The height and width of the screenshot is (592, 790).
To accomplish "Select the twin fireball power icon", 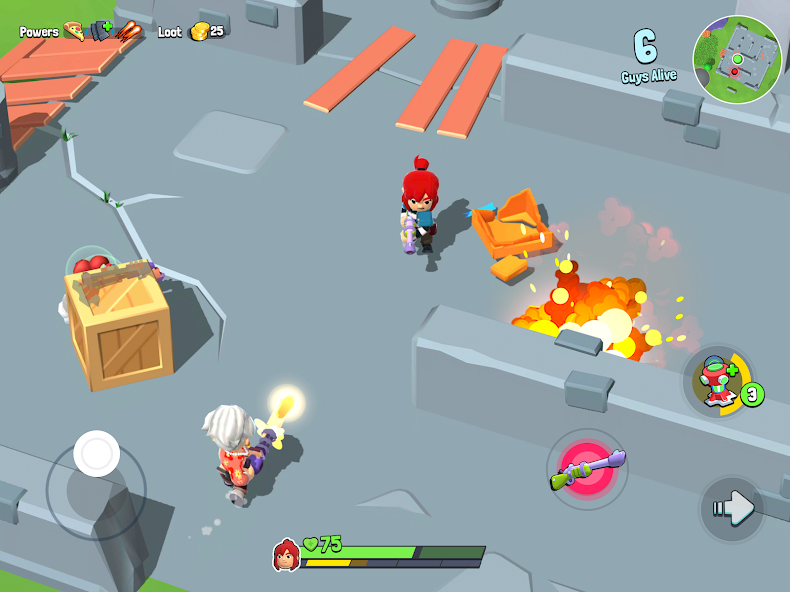I will 127,31.
